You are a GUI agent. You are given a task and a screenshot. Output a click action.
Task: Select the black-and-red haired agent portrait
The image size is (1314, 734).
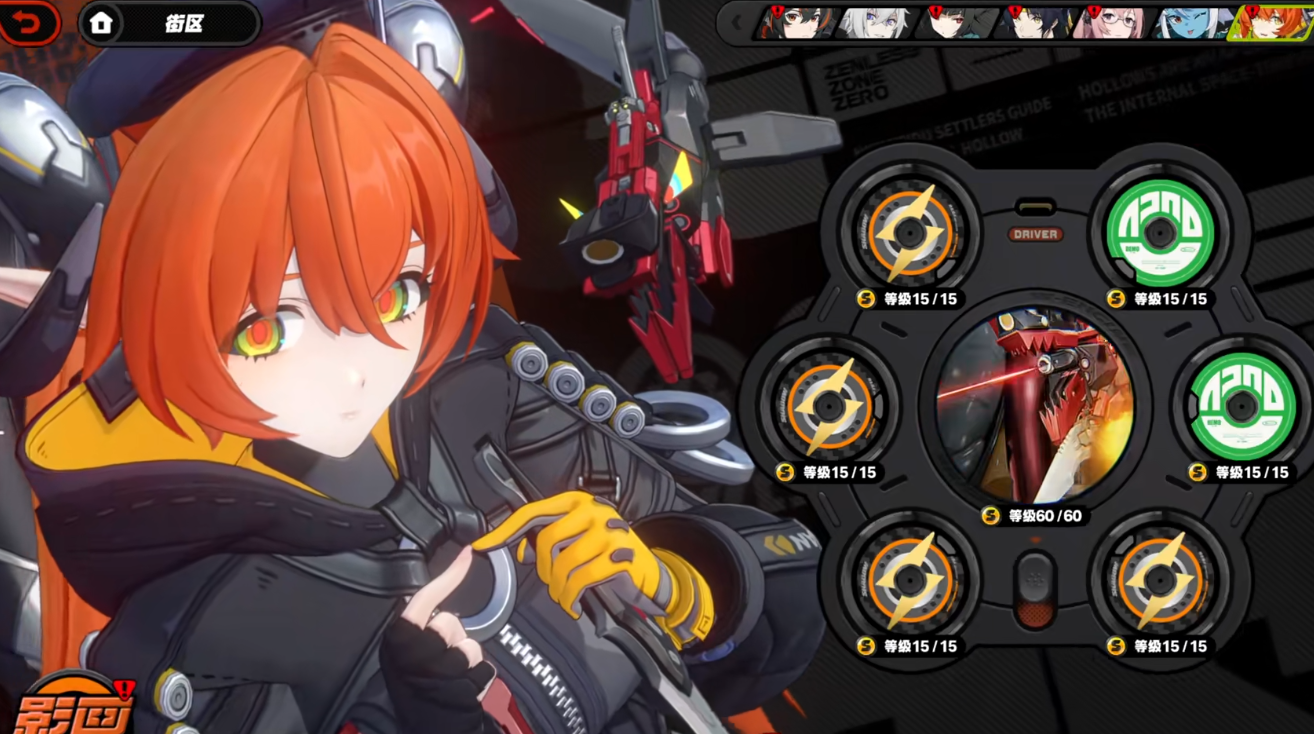796,22
